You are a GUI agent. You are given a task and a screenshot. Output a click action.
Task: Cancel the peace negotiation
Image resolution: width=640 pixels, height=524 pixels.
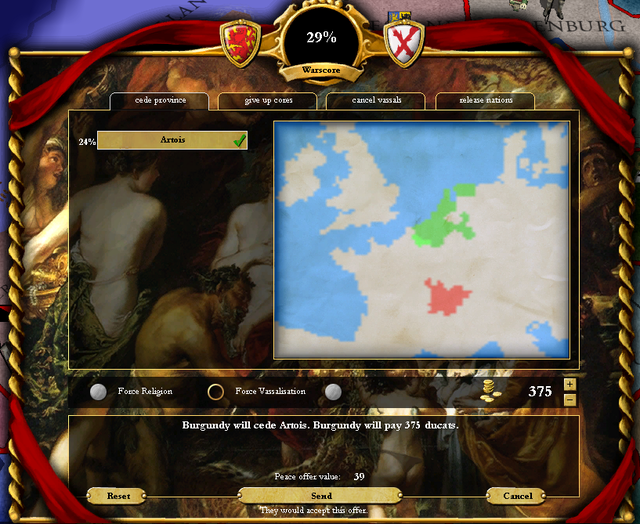518,496
